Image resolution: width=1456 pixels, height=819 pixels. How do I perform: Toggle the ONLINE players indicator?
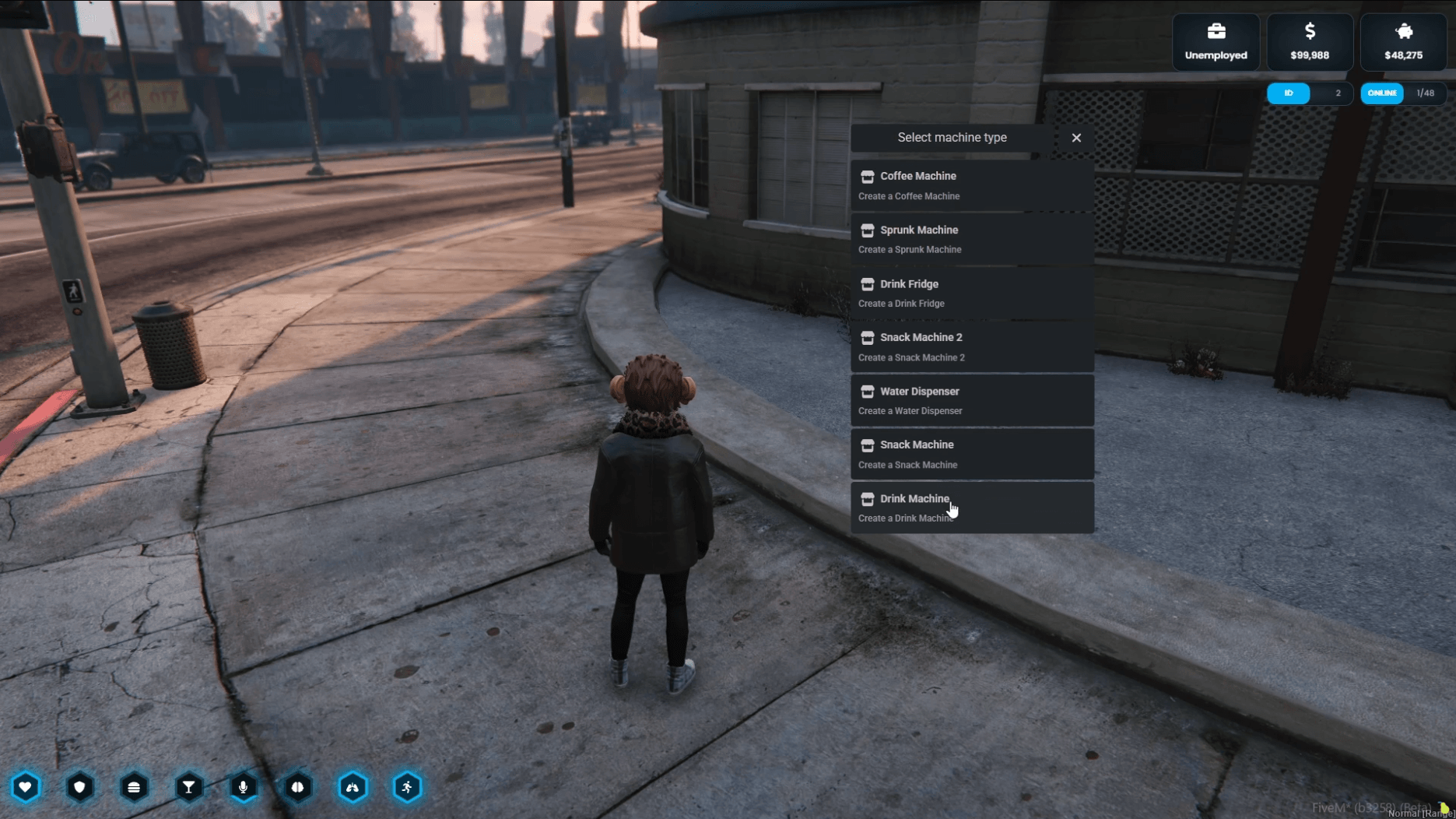(x=1382, y=93)
